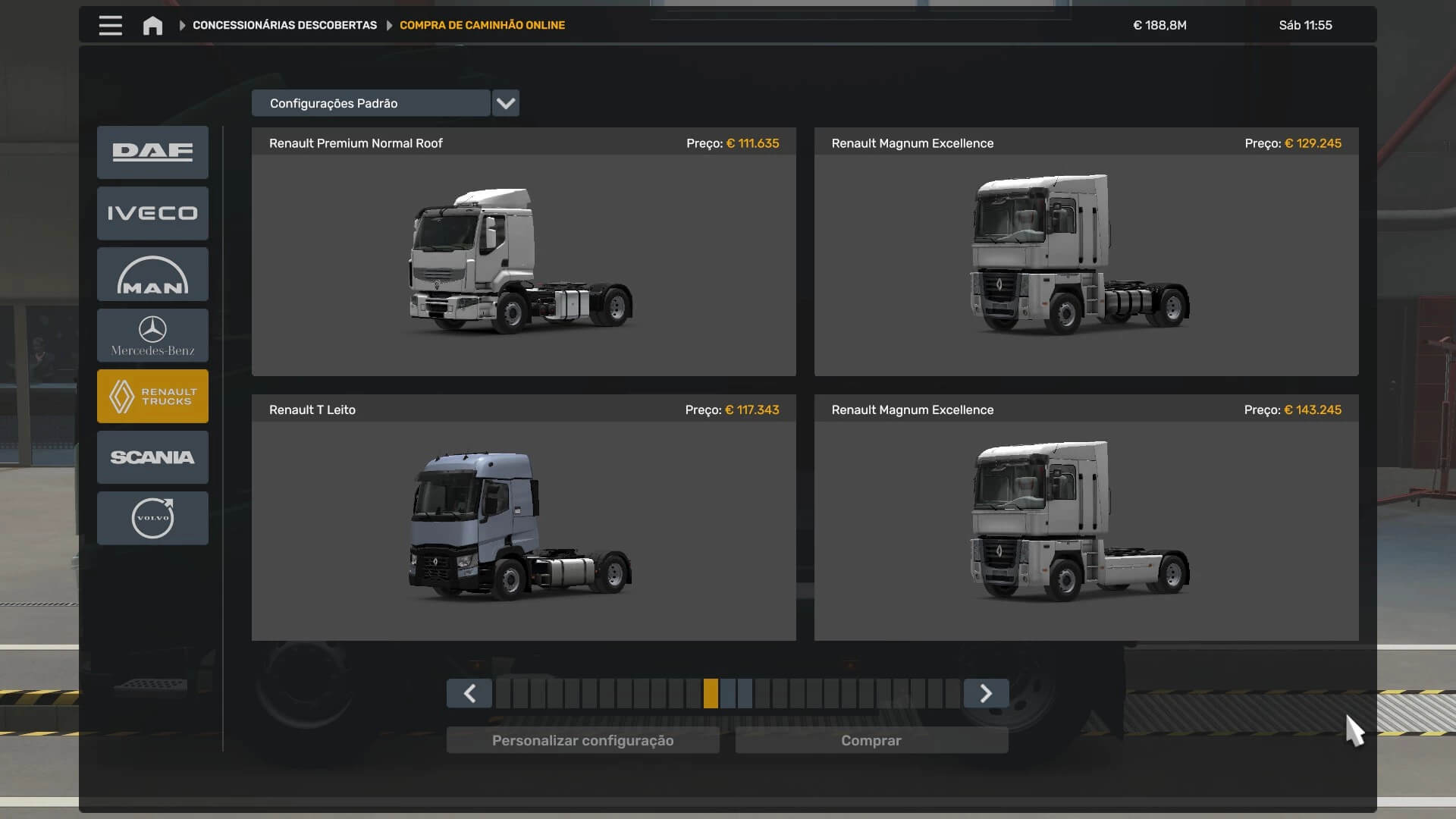Select the Renault Premium Normal Roof truck
Viewport: 1456px width, 819px height.
[523, 262]
